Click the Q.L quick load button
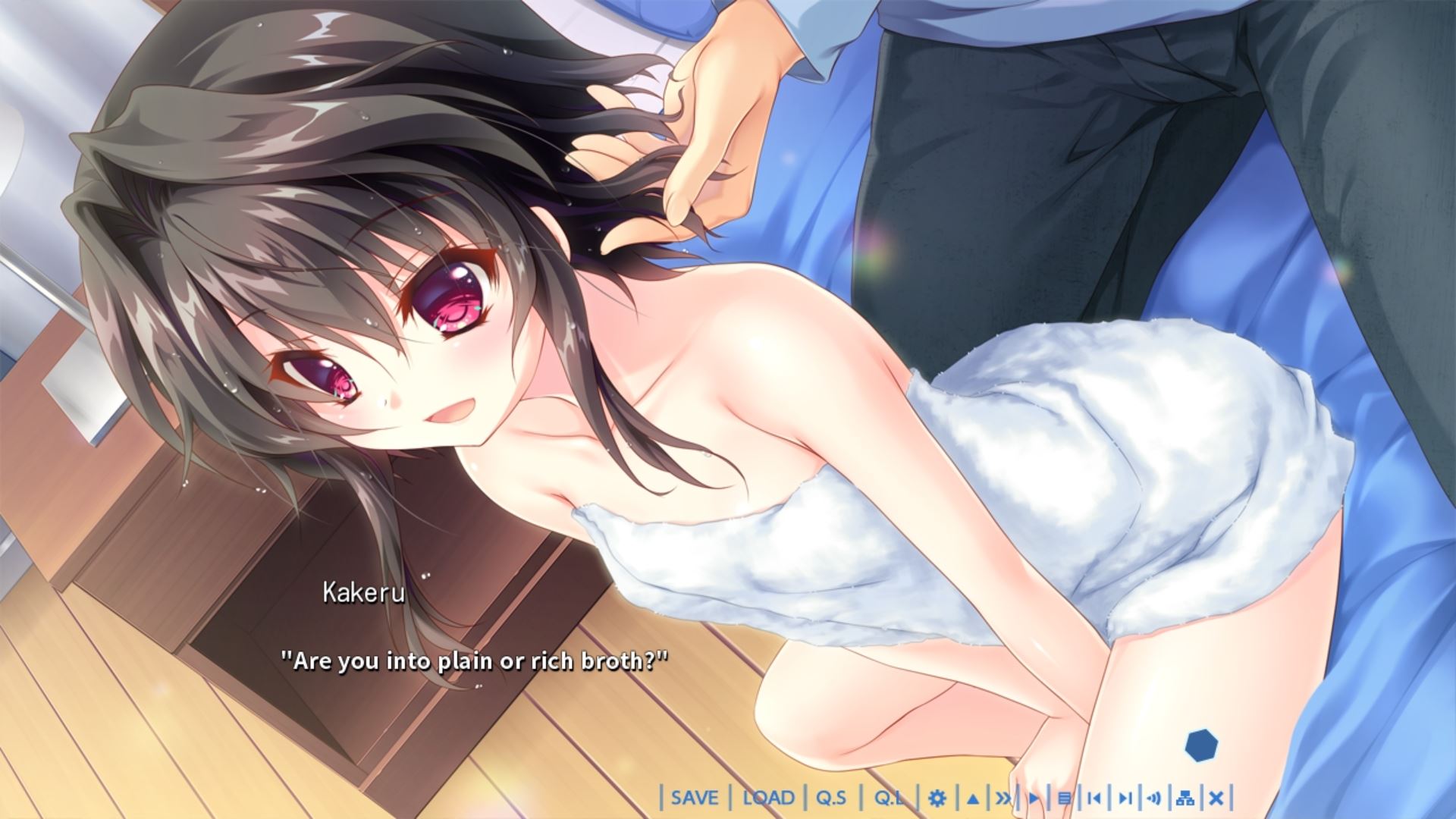Viewport: 1456px width, 819px height. tap(889, 798)
